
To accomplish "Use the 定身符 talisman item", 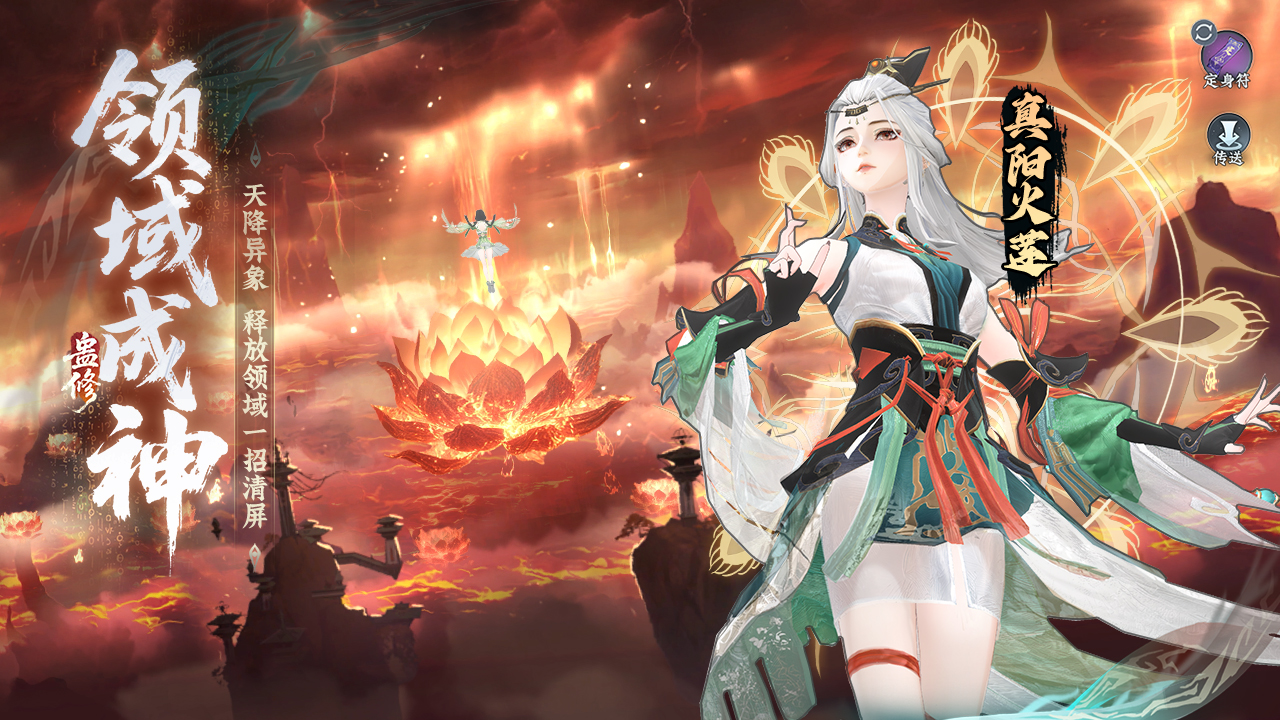I will 1229,50.
